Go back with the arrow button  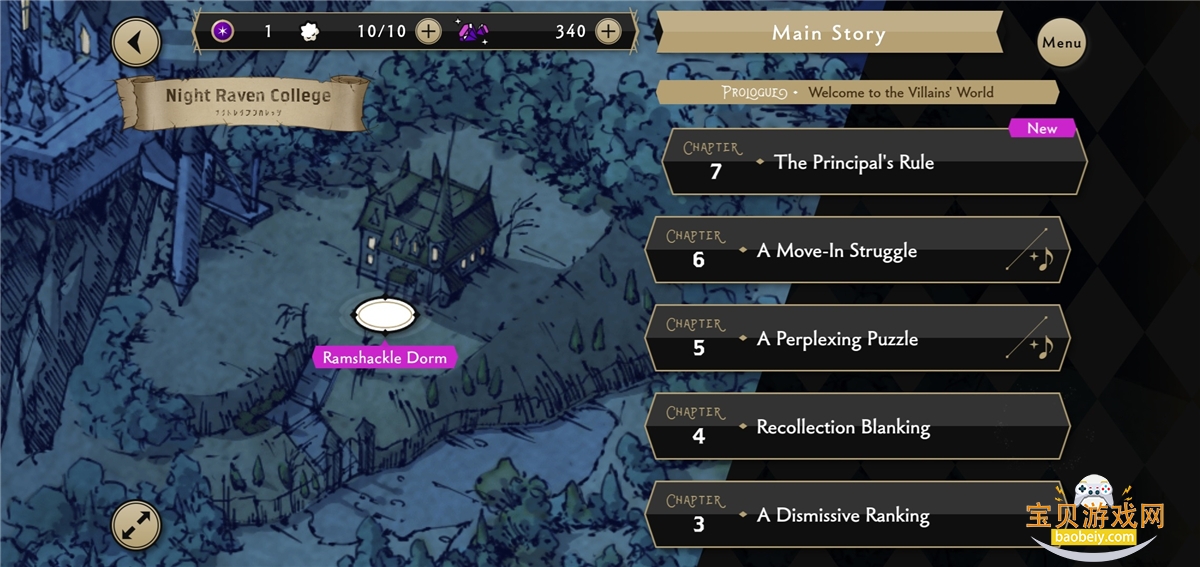tap(137, 43)
